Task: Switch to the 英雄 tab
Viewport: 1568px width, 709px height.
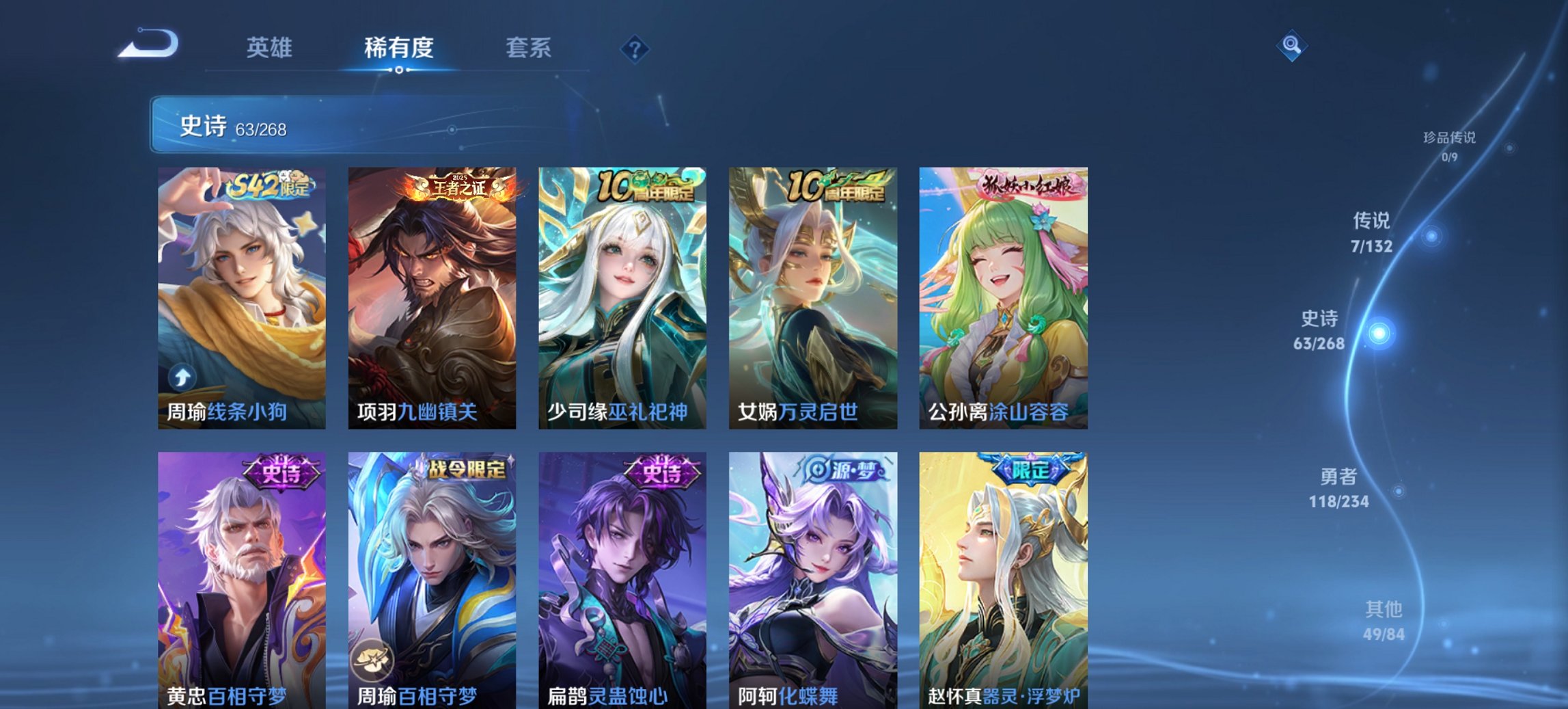Action: click(271, 48)
